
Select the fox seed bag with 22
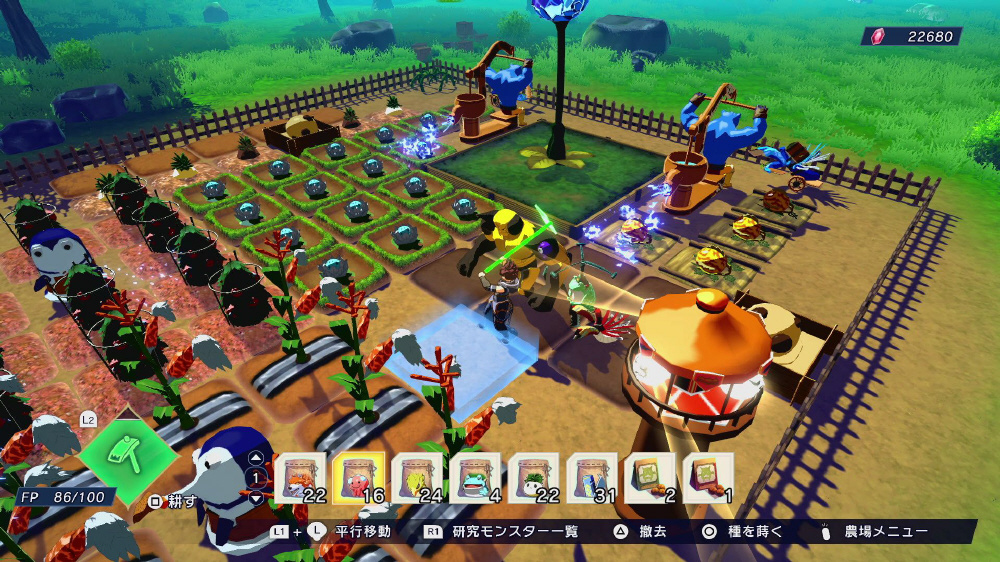point(300,478)
